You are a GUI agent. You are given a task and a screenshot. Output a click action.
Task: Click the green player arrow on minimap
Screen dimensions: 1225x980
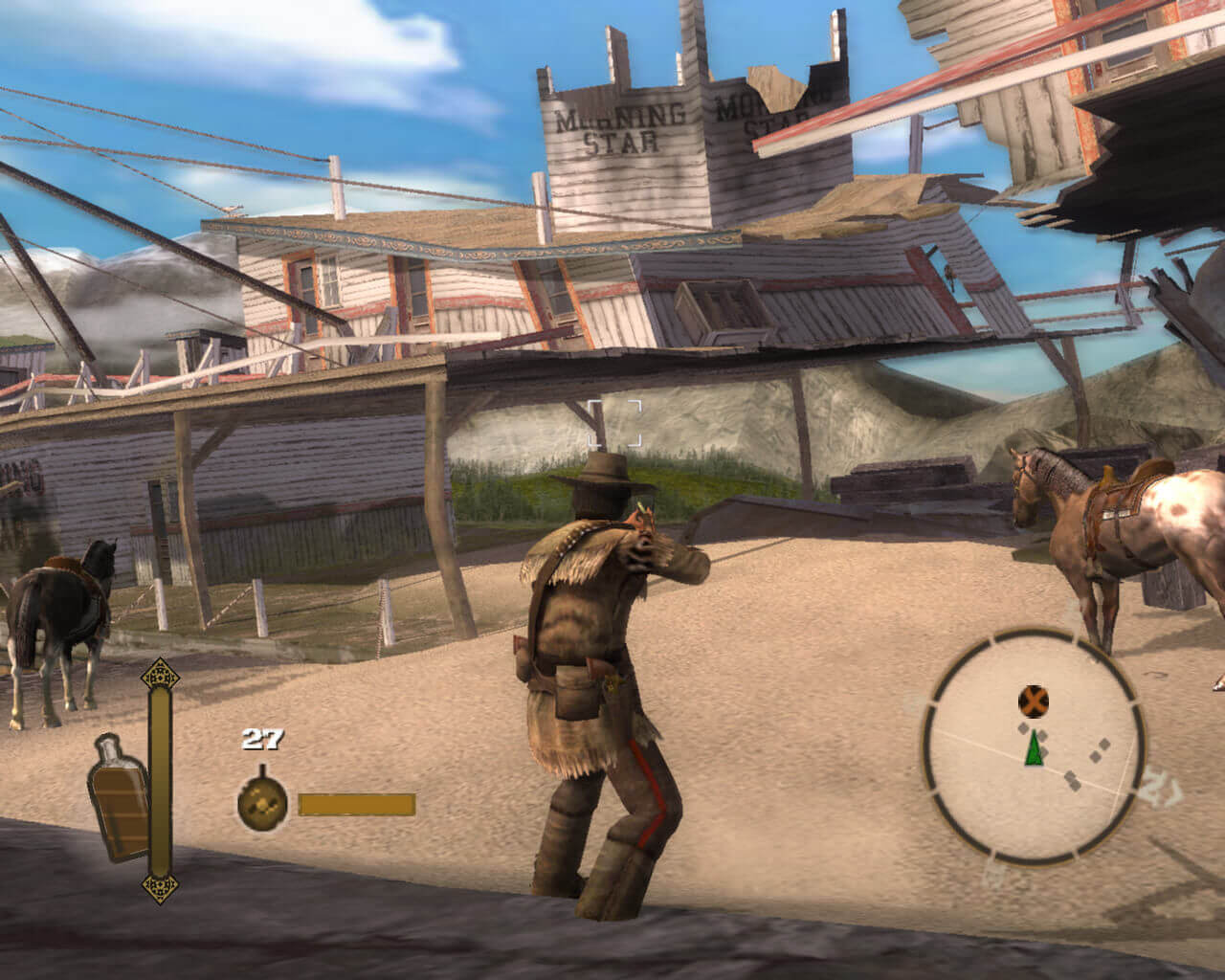click(x=1034, y=748)
